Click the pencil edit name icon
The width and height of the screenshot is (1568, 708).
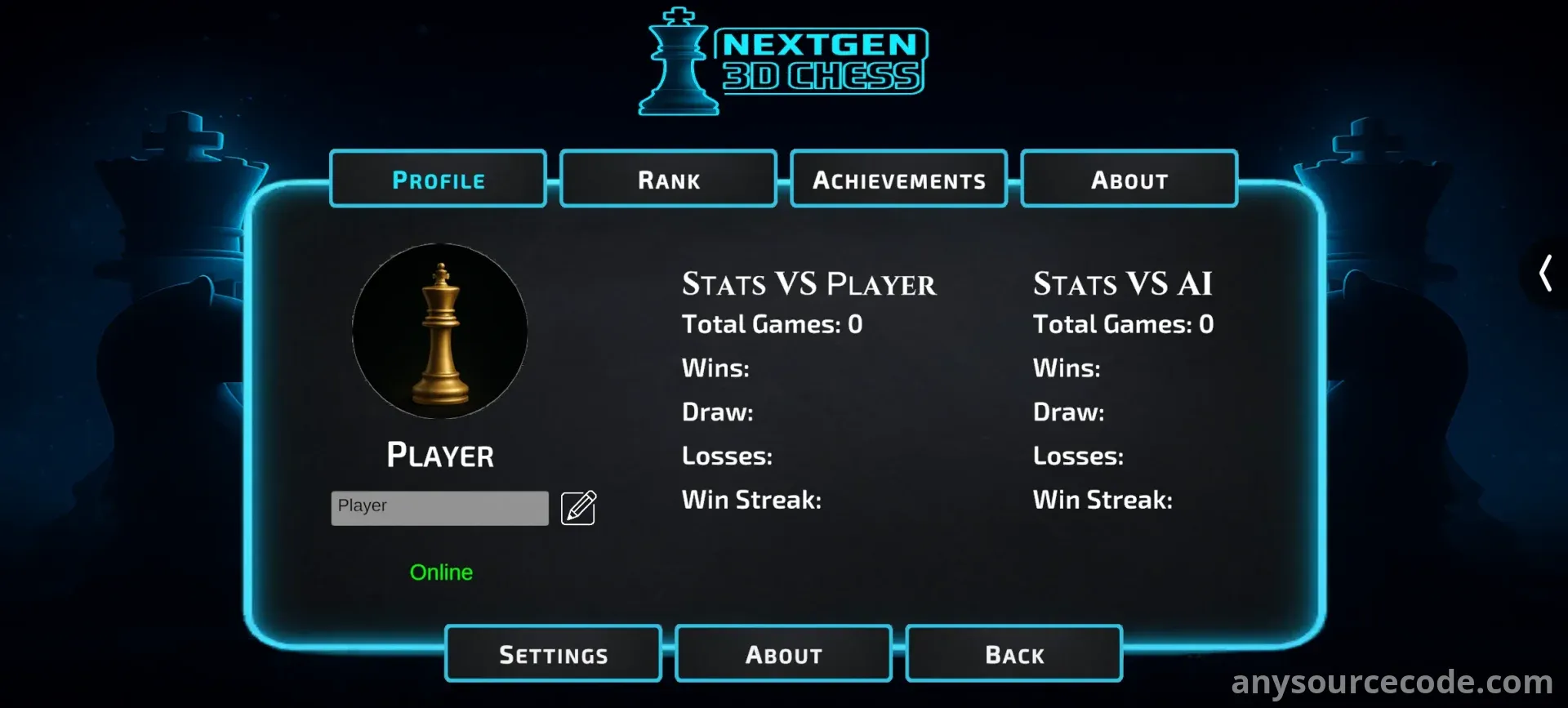(x=578, y=508)
